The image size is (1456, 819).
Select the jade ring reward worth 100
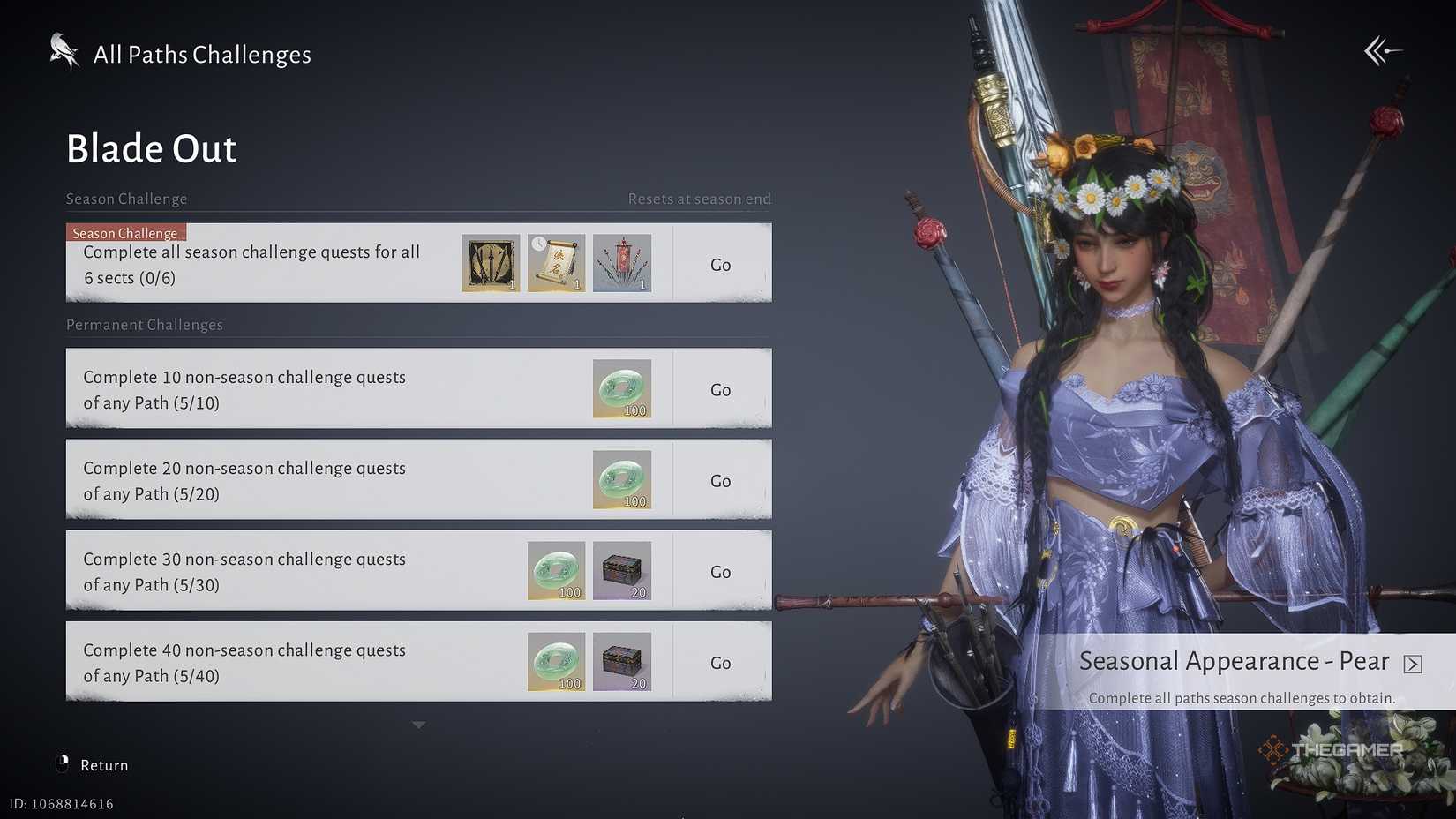click(622, 479)
